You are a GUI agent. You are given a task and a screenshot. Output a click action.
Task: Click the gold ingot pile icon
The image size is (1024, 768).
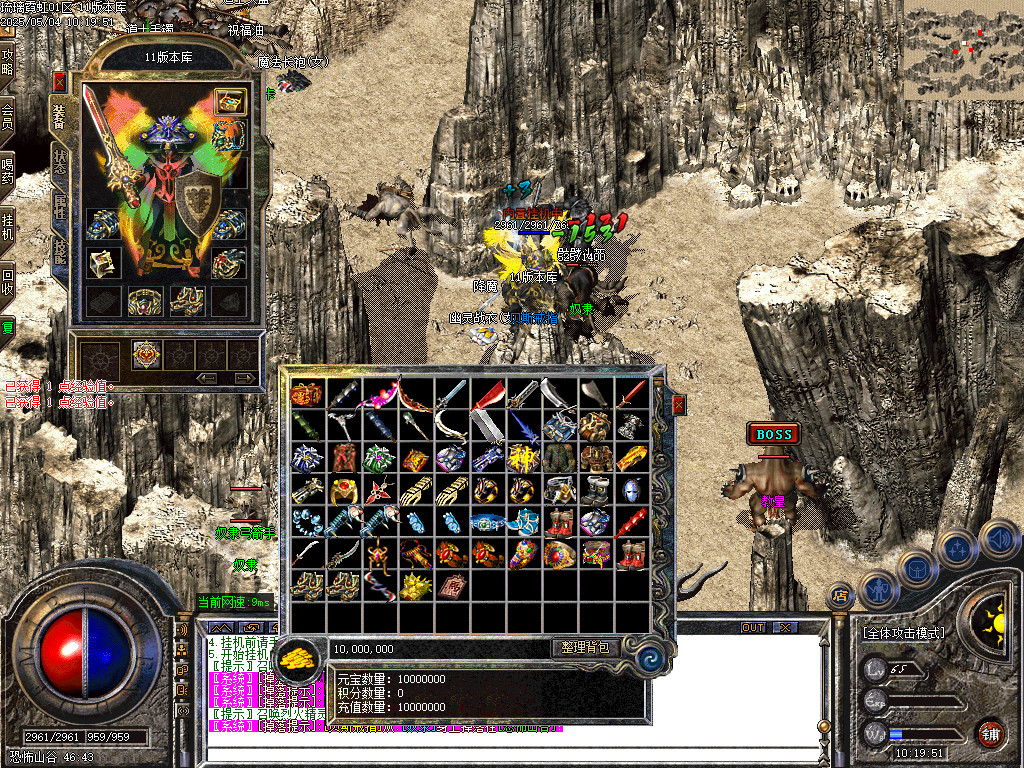tap(297, 658)
